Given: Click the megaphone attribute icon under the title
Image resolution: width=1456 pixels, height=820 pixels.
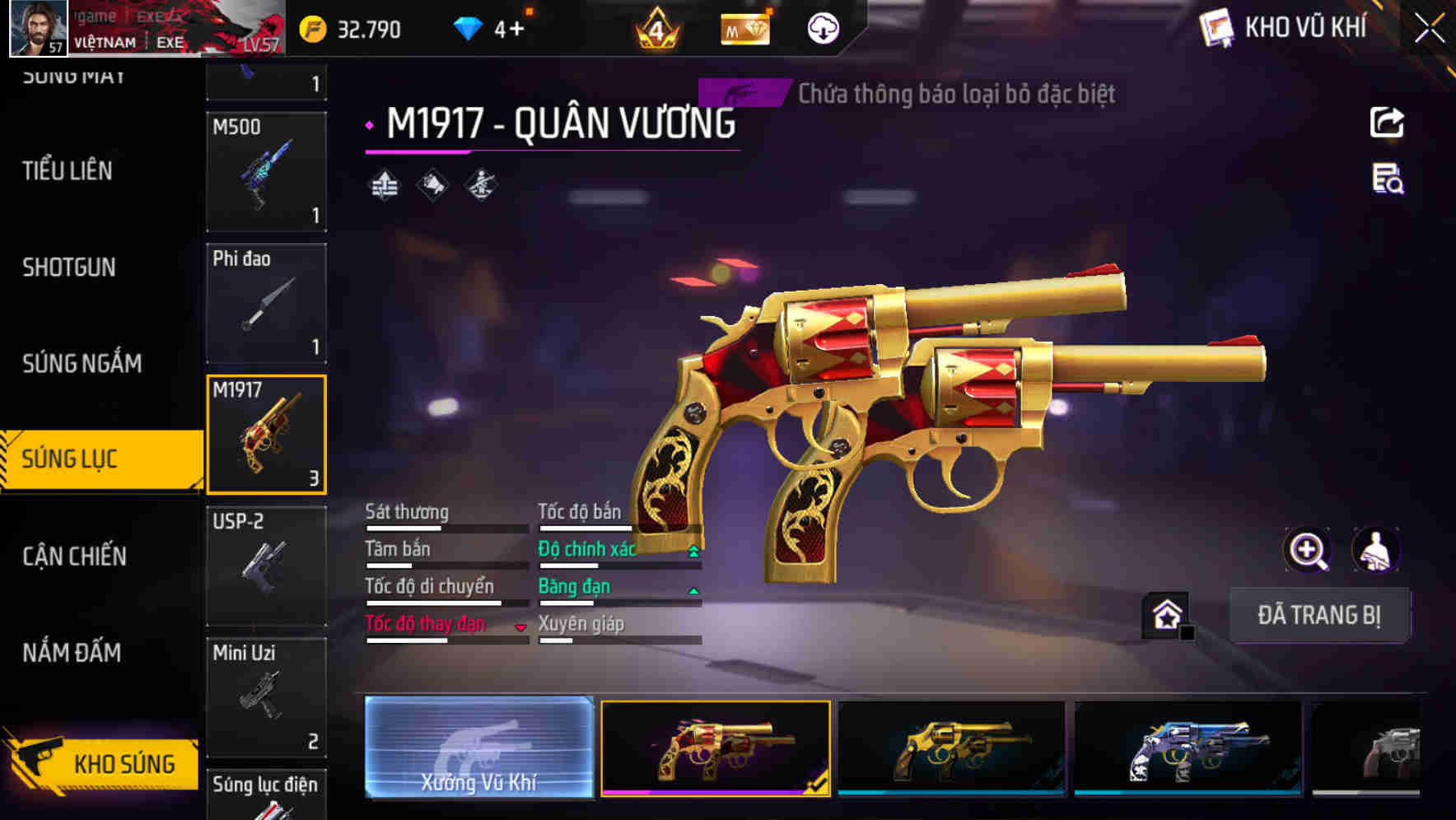Looking at the screenshot, I should click(x=432, y=186).
